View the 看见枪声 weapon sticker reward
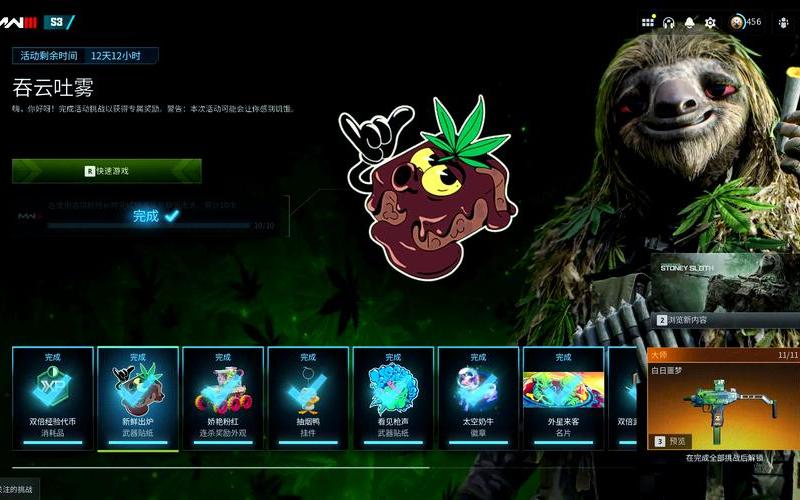800x500 pixels. coord(393,398)
